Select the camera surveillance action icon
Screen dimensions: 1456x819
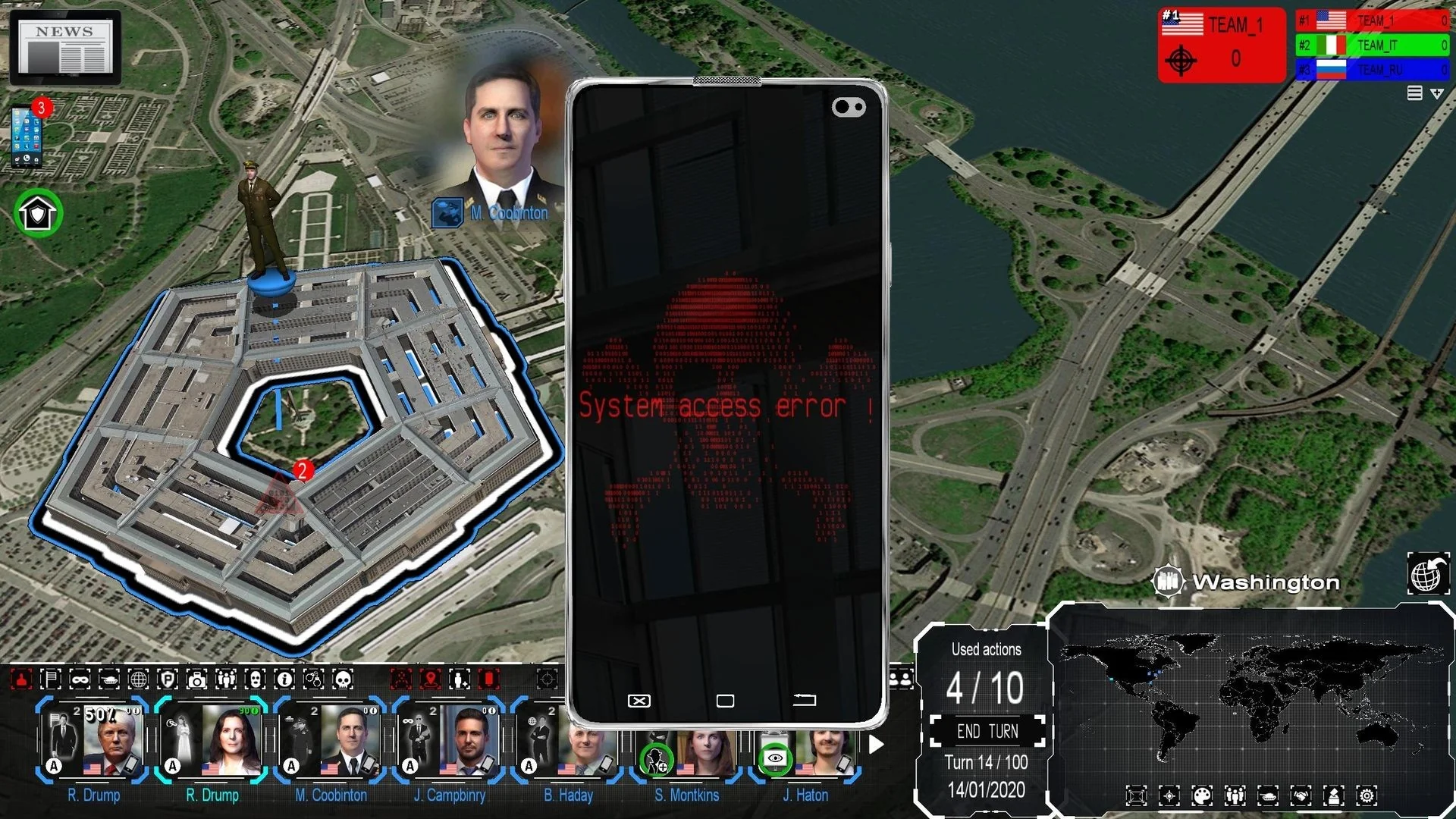(197, 680)
